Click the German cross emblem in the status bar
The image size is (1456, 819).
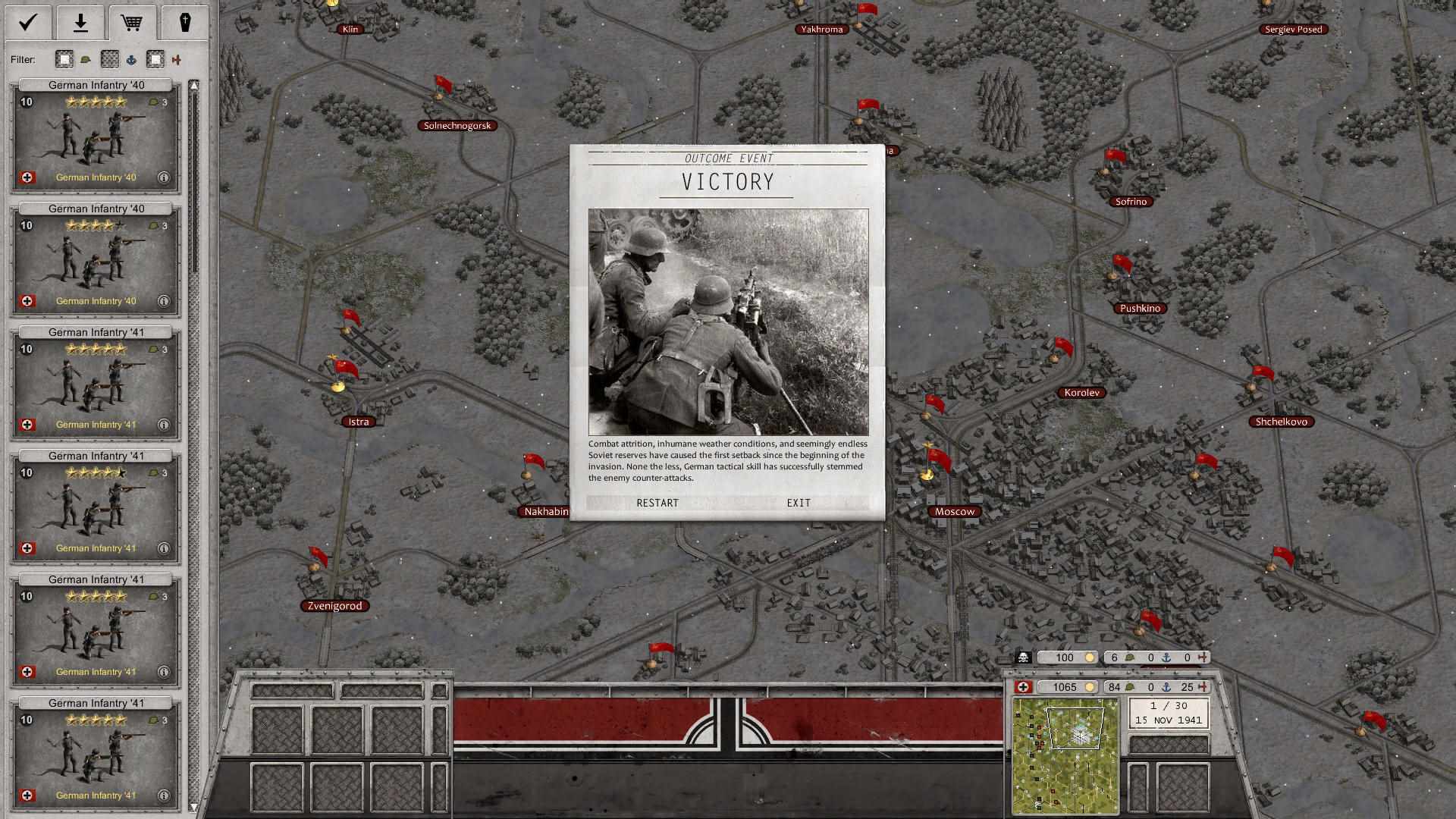1022,687
